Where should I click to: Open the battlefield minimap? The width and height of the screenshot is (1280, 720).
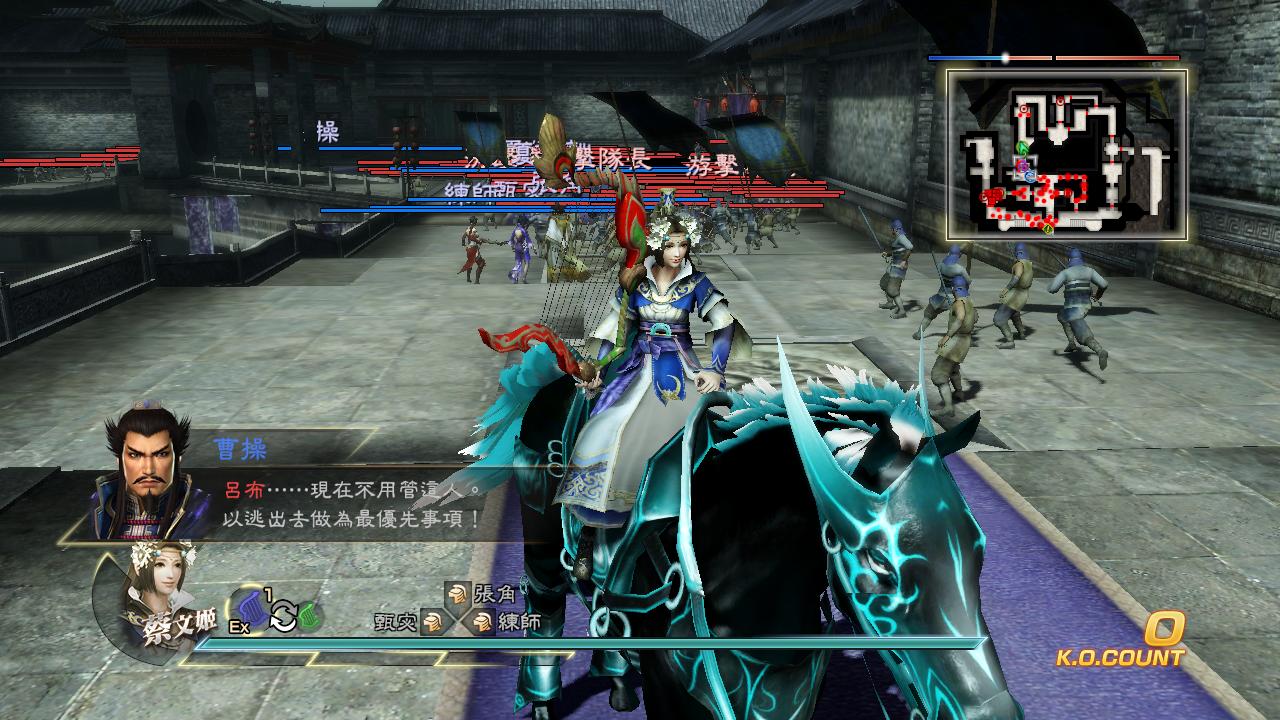click(x=1067, y=155)
